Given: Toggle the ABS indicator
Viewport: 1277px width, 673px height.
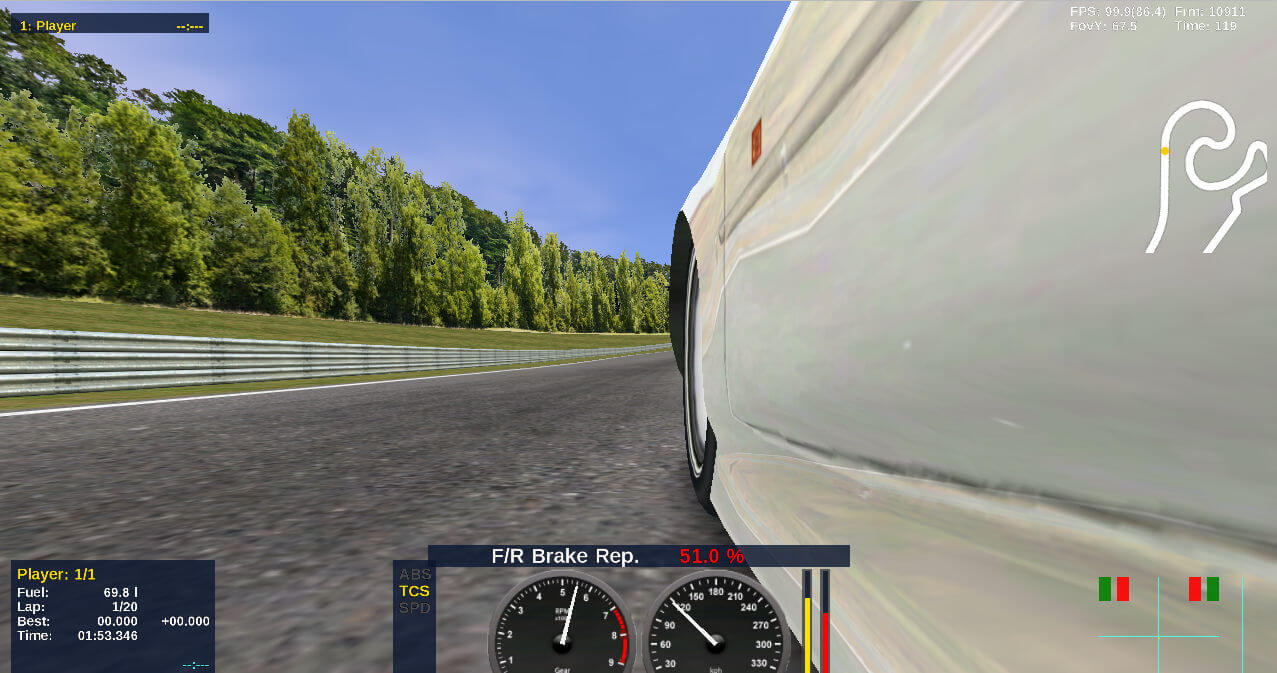Looking at the screenshot, I should coord(414,574).
